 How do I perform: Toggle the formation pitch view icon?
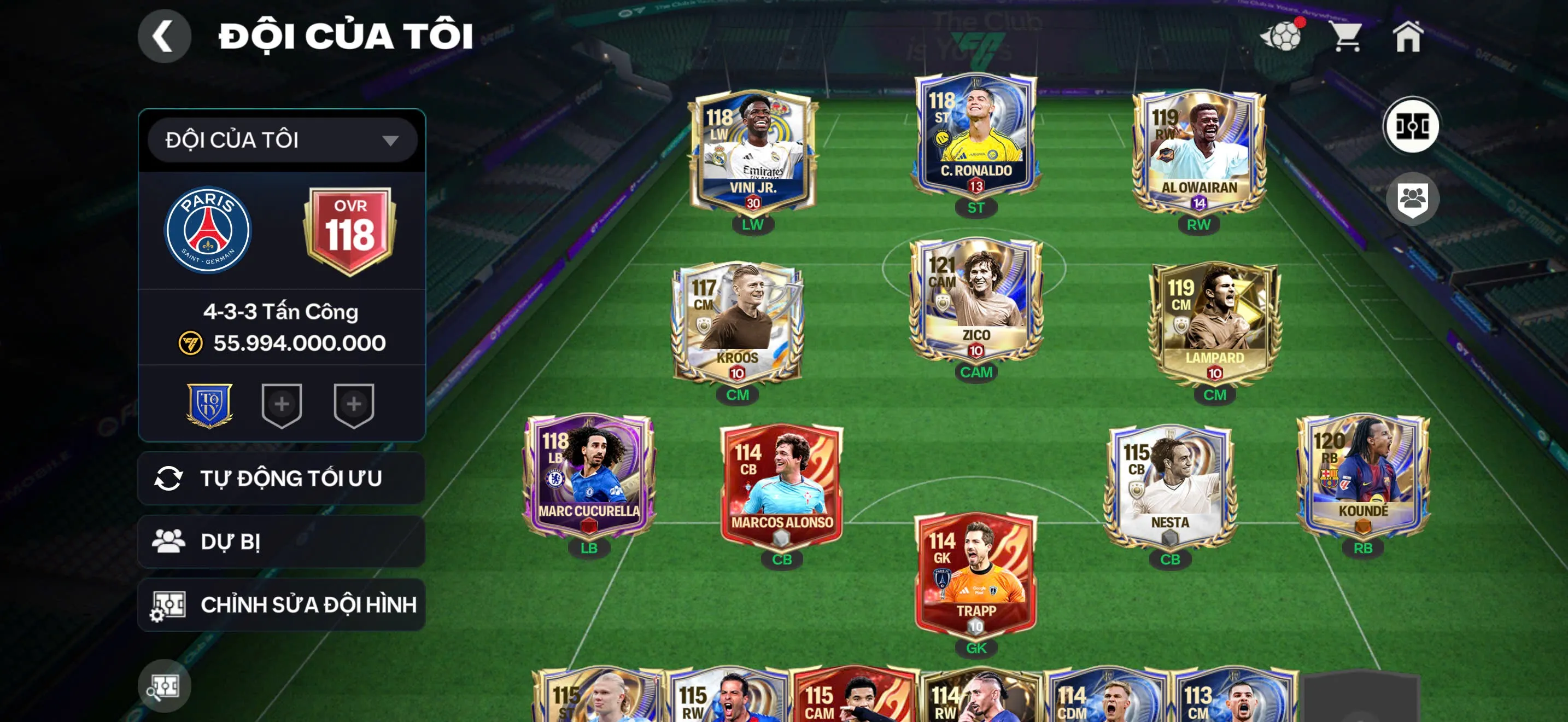tap(1414, 125)
